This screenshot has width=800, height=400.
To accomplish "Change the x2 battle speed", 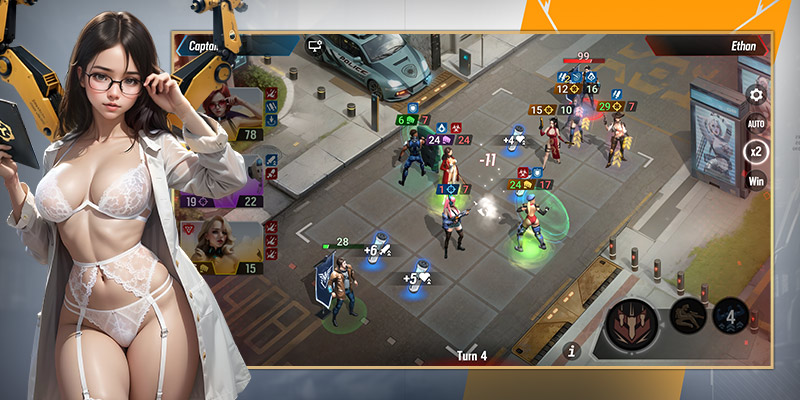I will (x=756, y=152).
